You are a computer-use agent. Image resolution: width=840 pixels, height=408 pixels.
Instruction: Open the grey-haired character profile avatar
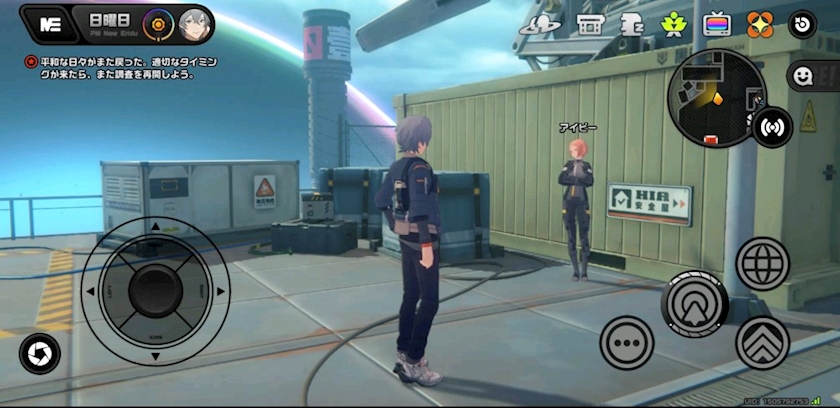pyautogui.click(x=193, y=22)
